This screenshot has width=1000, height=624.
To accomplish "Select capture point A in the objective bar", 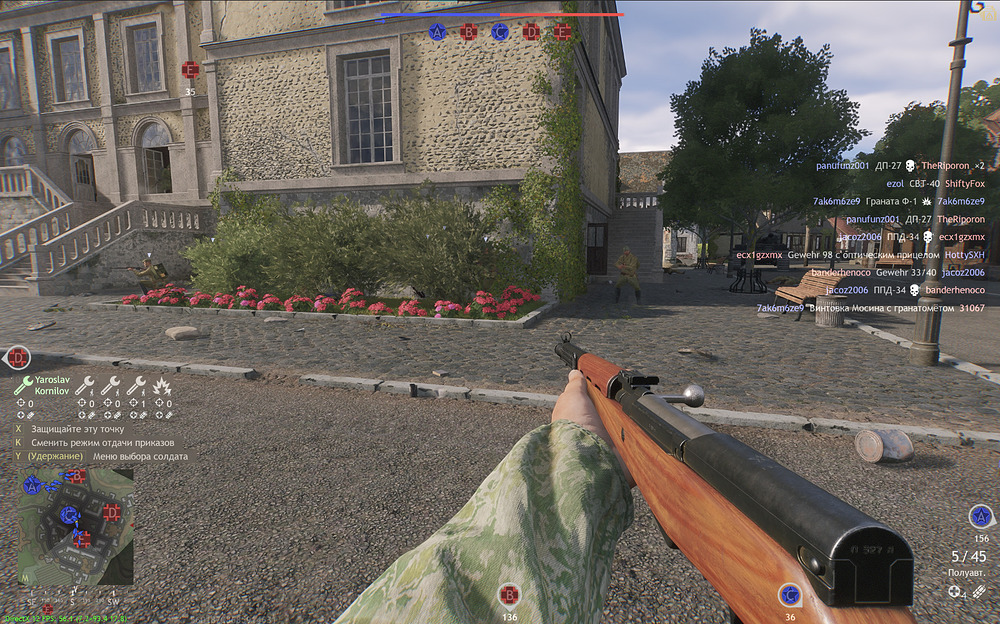I will pos(437,32).
